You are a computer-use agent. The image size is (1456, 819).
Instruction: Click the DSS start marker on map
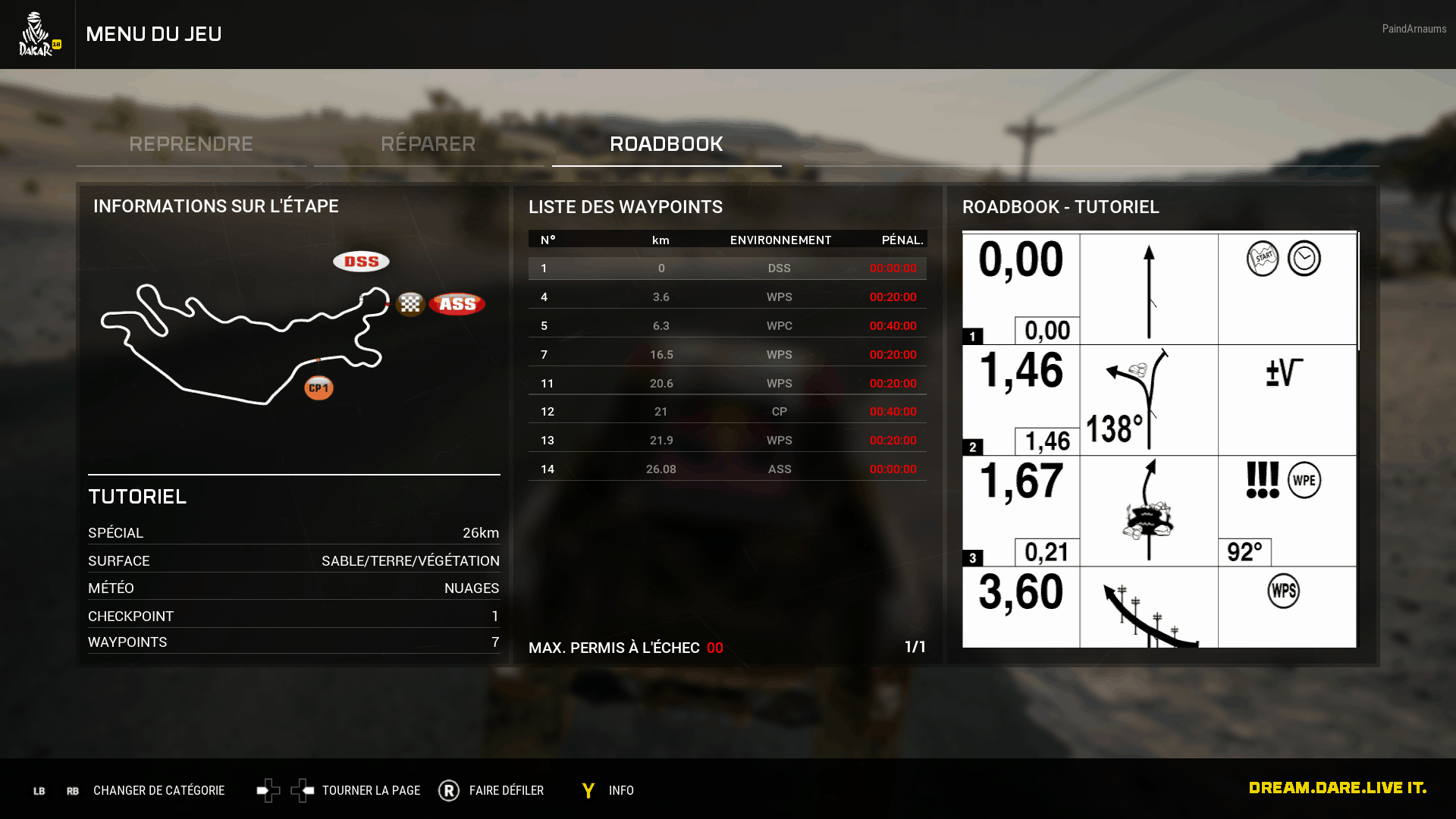pyautogui.click(x=361, y=262)
